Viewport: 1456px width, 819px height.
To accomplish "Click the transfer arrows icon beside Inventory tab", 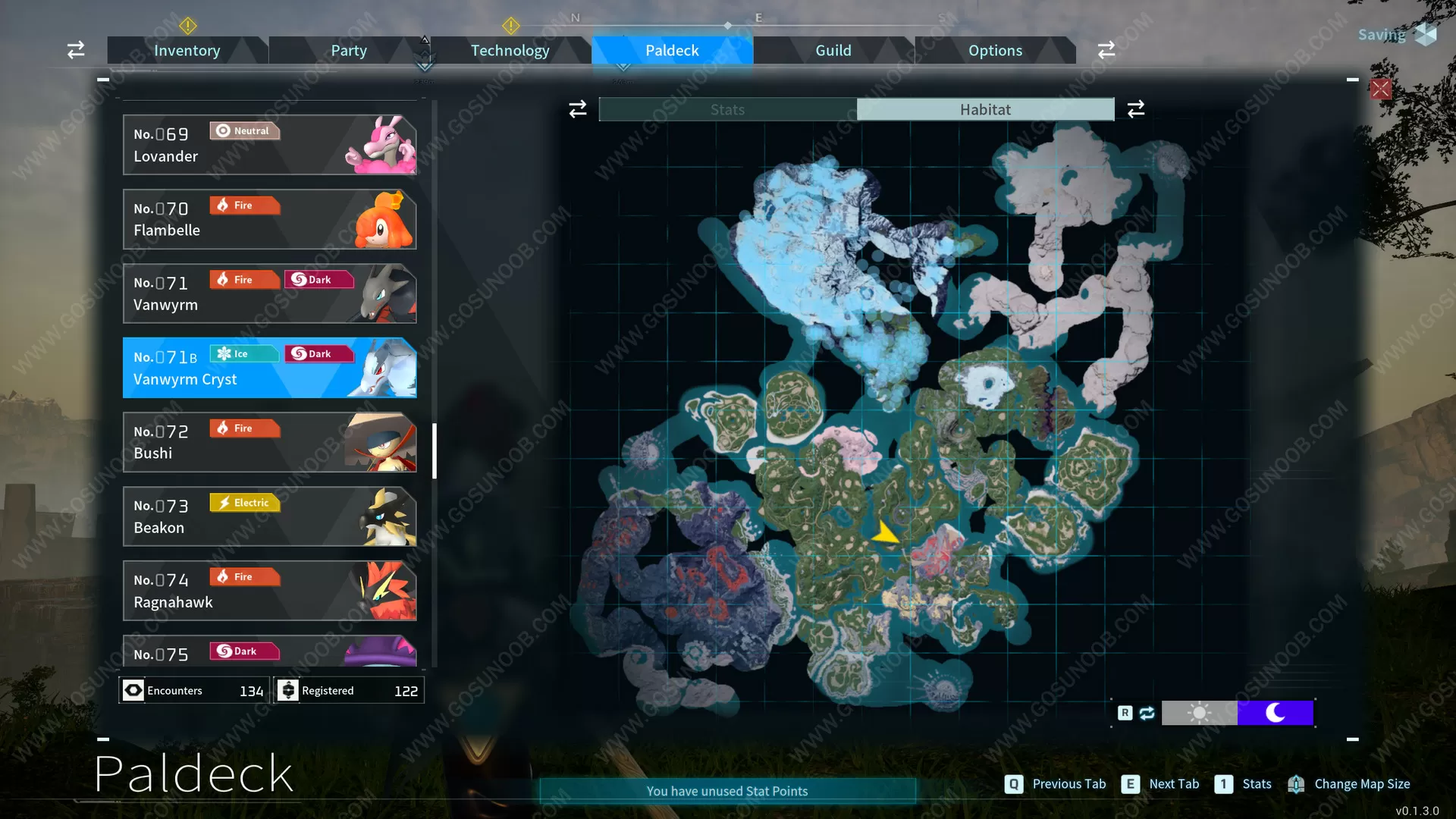I will (x=75, y=49).
